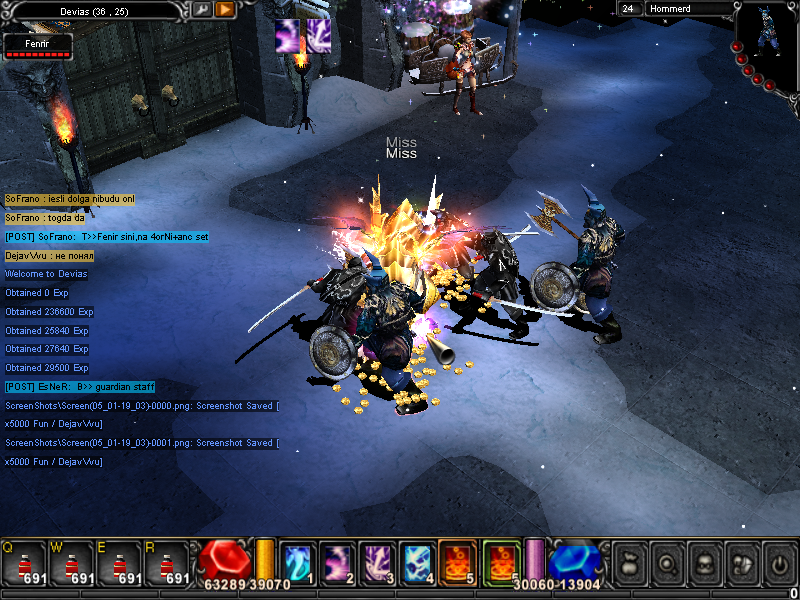Screen dimensions: 800x600
Task: Select the Hommerd target portrait
Action: [x=767, y=40]
